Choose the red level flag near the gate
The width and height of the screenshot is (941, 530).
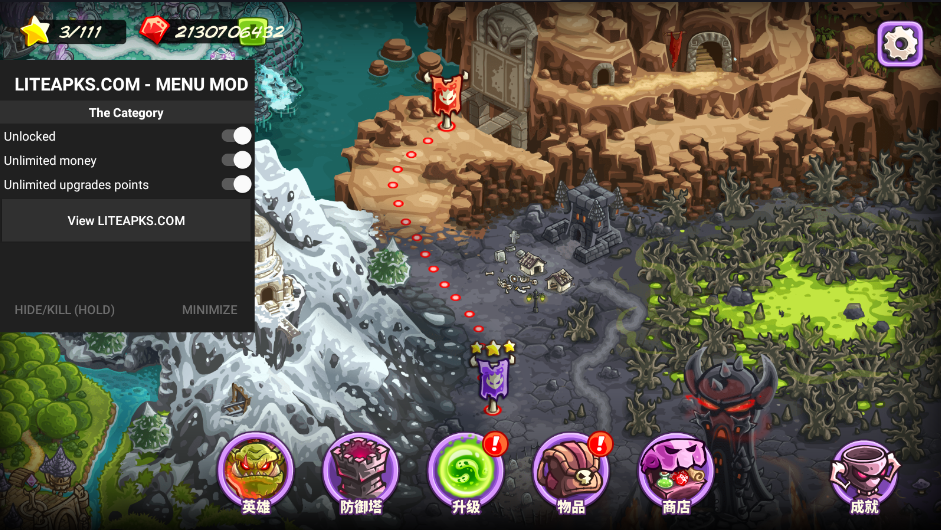[444, 97]
